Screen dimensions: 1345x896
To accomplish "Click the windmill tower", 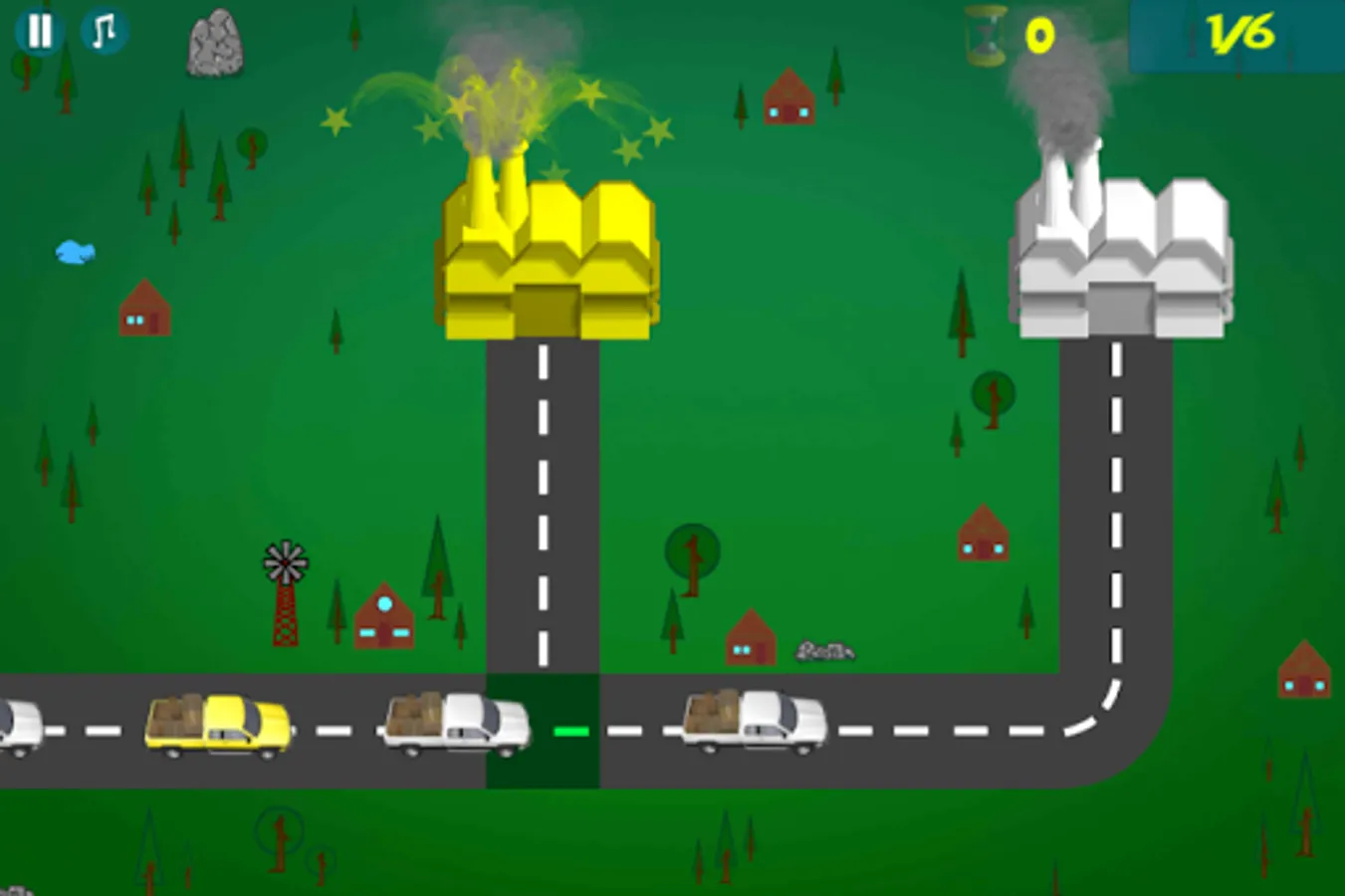I will click(x=284, y=597).
